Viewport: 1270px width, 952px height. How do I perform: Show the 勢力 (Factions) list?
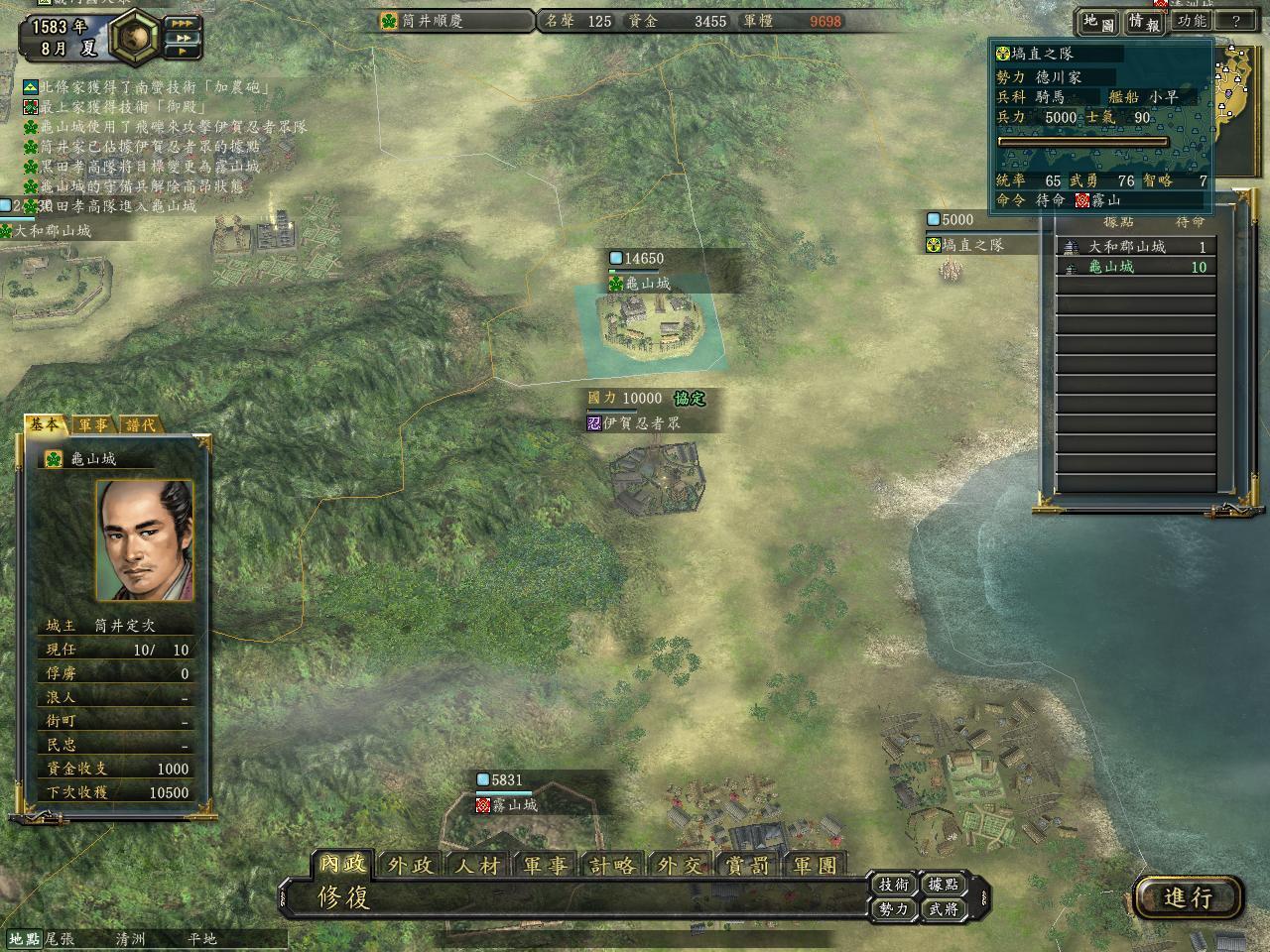point(893,908)
